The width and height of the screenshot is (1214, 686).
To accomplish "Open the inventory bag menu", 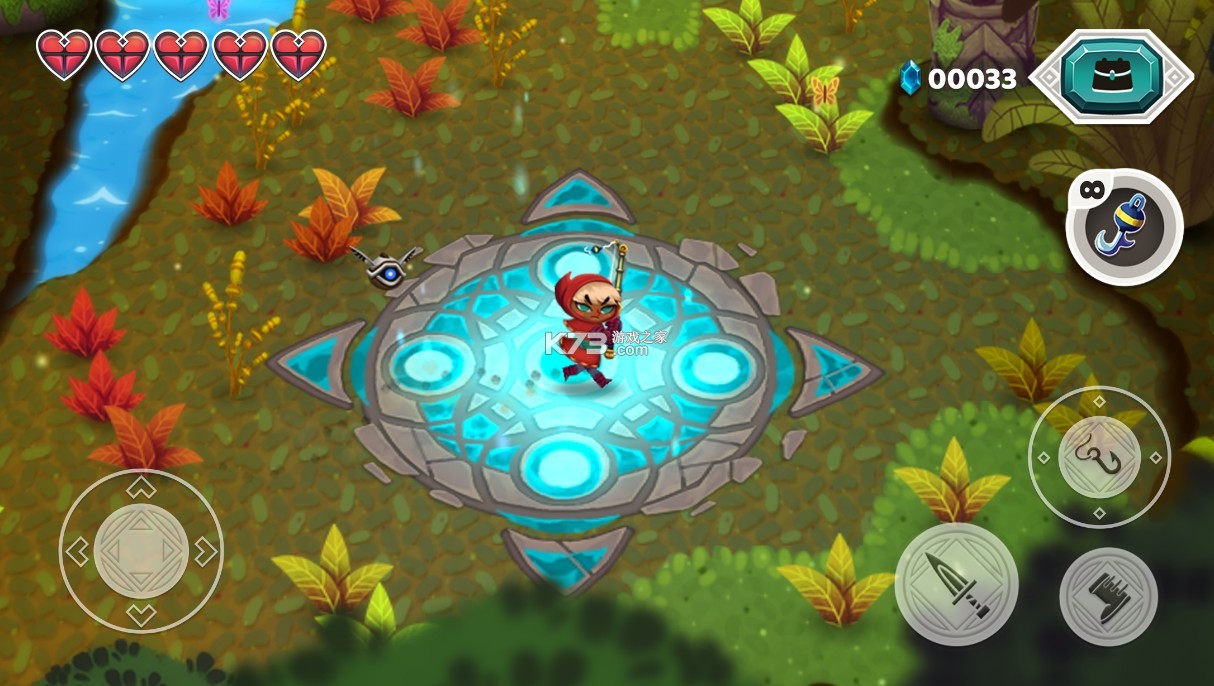I will (x=1111, y=76).
